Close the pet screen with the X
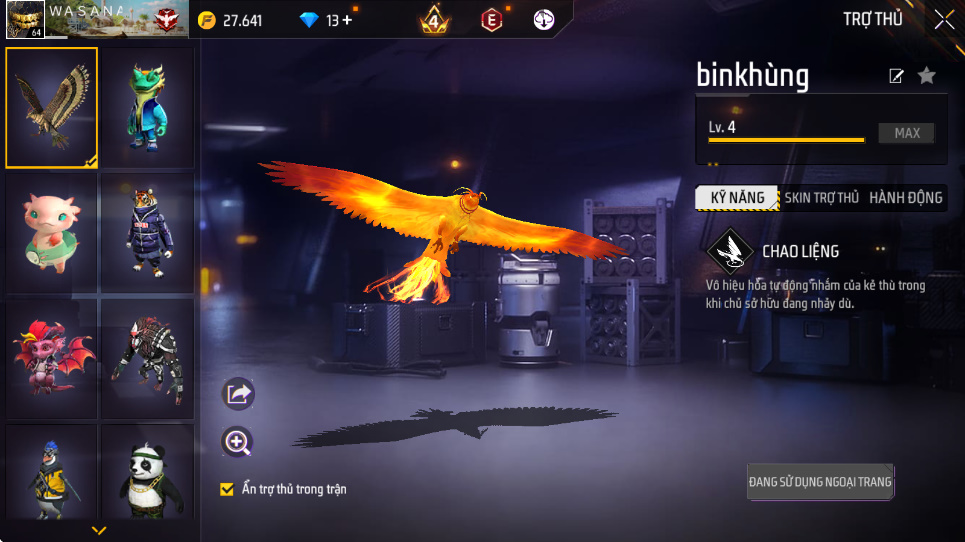This screenshot has height=542, width=965. (x=943, y=19)
